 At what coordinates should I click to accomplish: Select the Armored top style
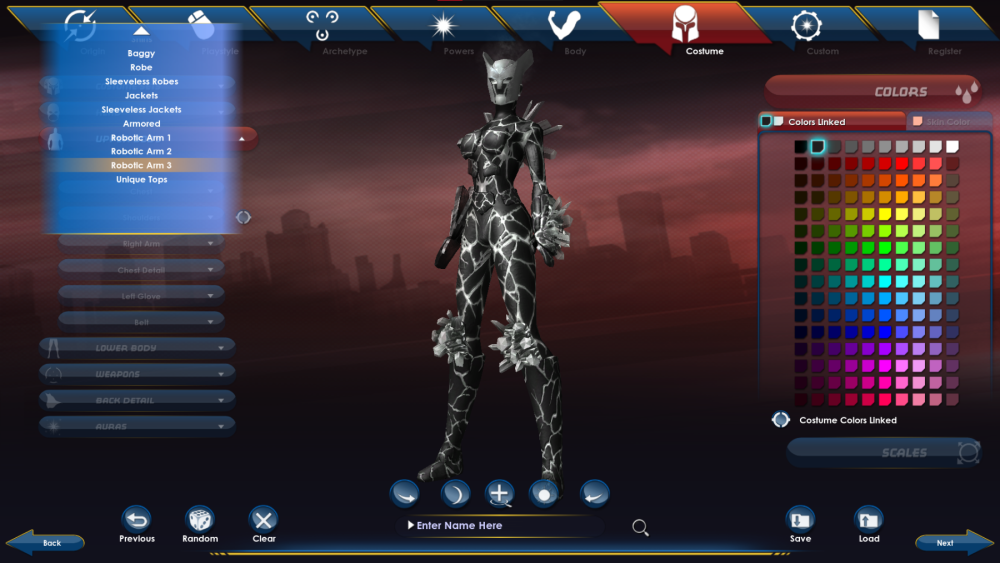[141, 123]
